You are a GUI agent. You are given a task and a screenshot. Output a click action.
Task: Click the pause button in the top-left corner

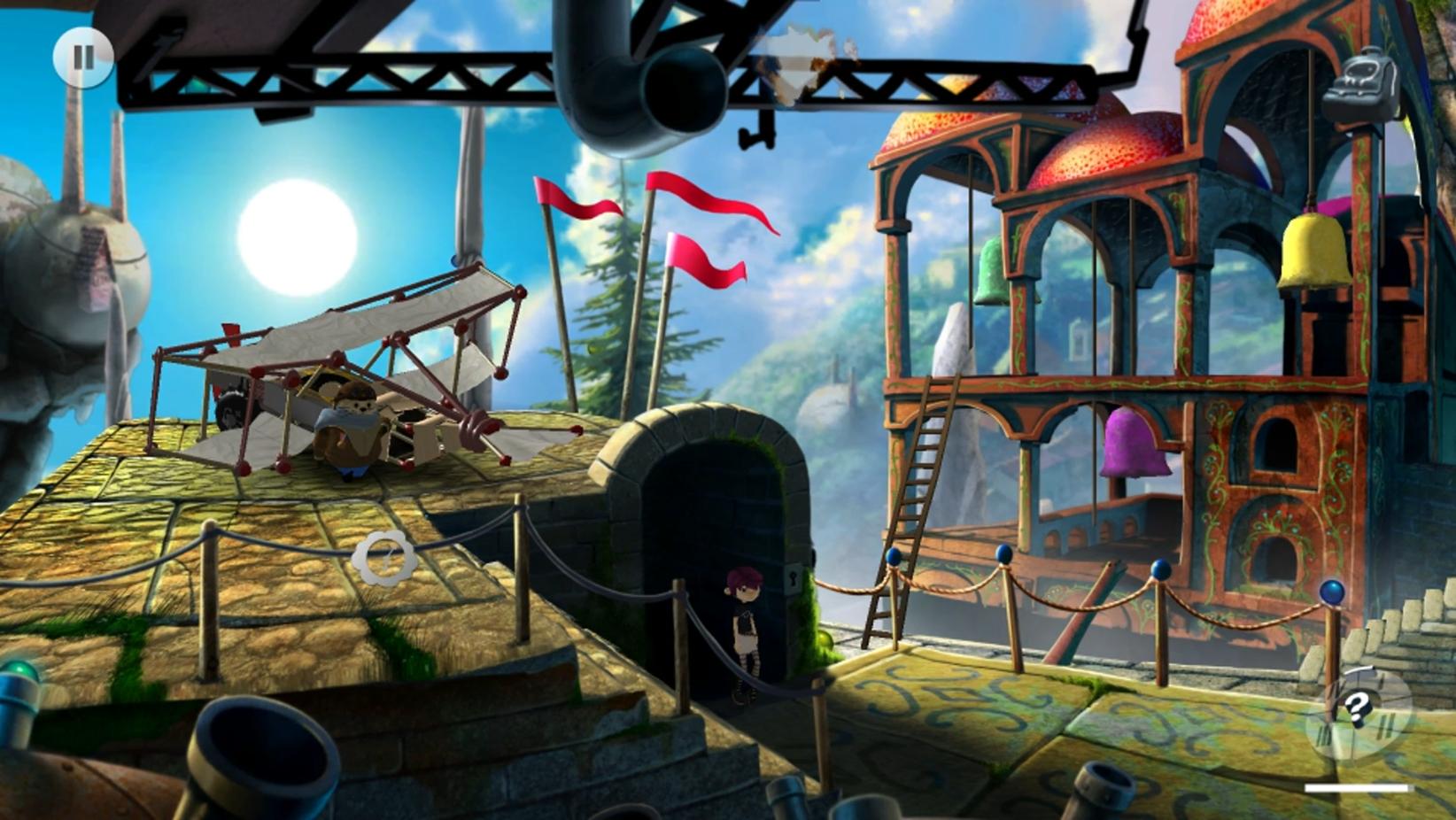coord(81,59)
